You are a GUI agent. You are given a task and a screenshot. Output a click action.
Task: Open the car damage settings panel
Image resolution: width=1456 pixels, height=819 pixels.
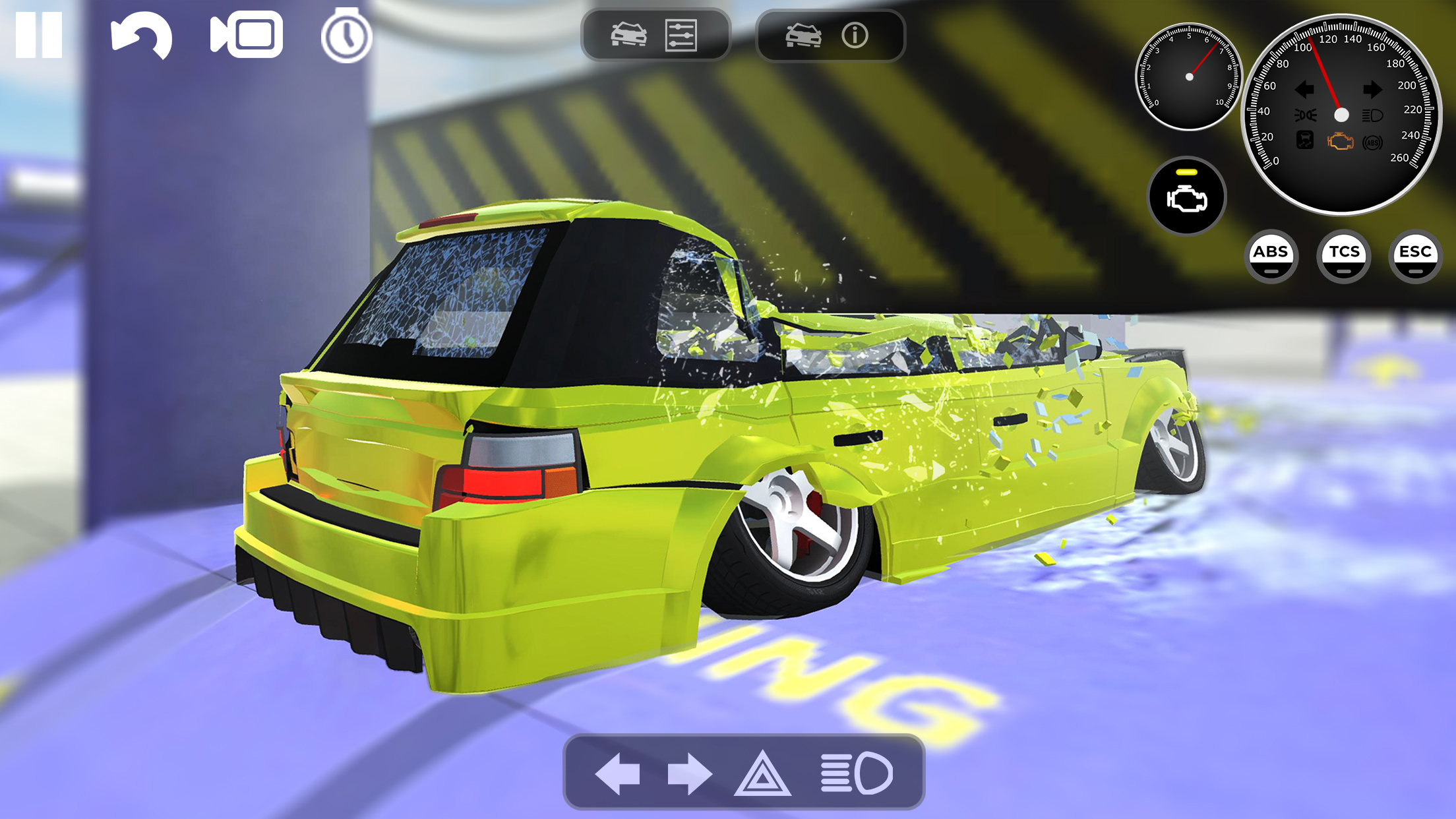[x=655, y=36]
